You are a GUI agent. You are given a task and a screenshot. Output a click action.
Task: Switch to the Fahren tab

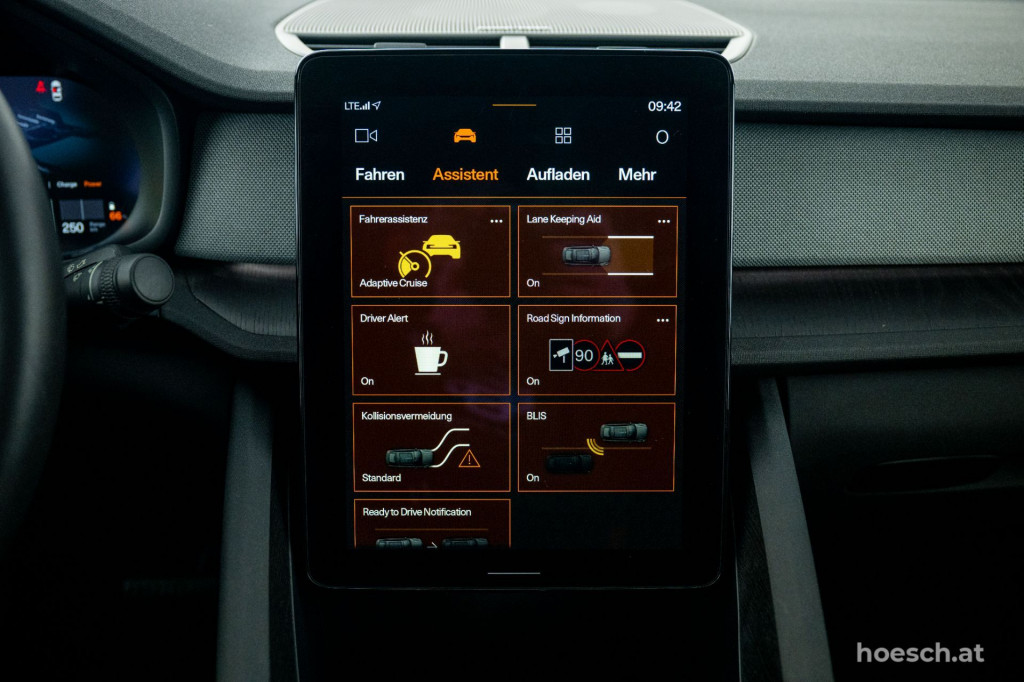tap(380, 174)
